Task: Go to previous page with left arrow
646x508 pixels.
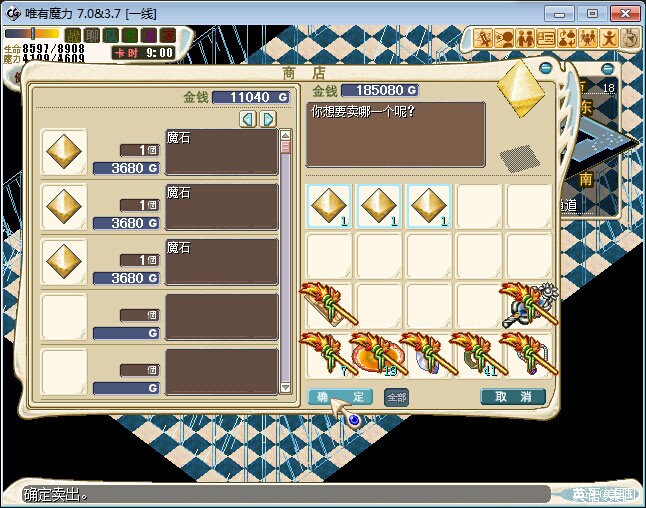Action: (x=248, y=120)
